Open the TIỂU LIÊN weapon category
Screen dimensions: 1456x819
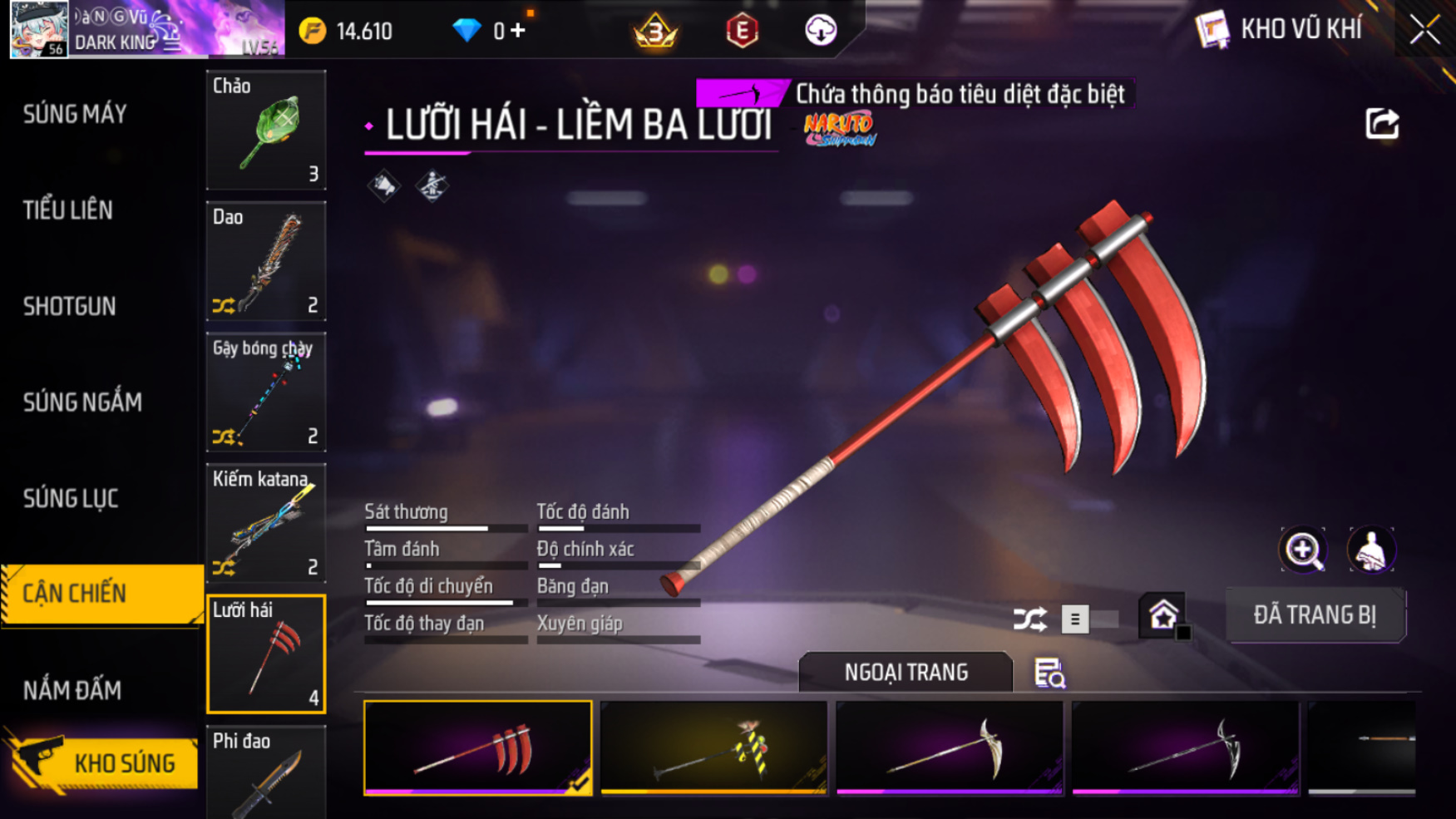coord(68,210)
